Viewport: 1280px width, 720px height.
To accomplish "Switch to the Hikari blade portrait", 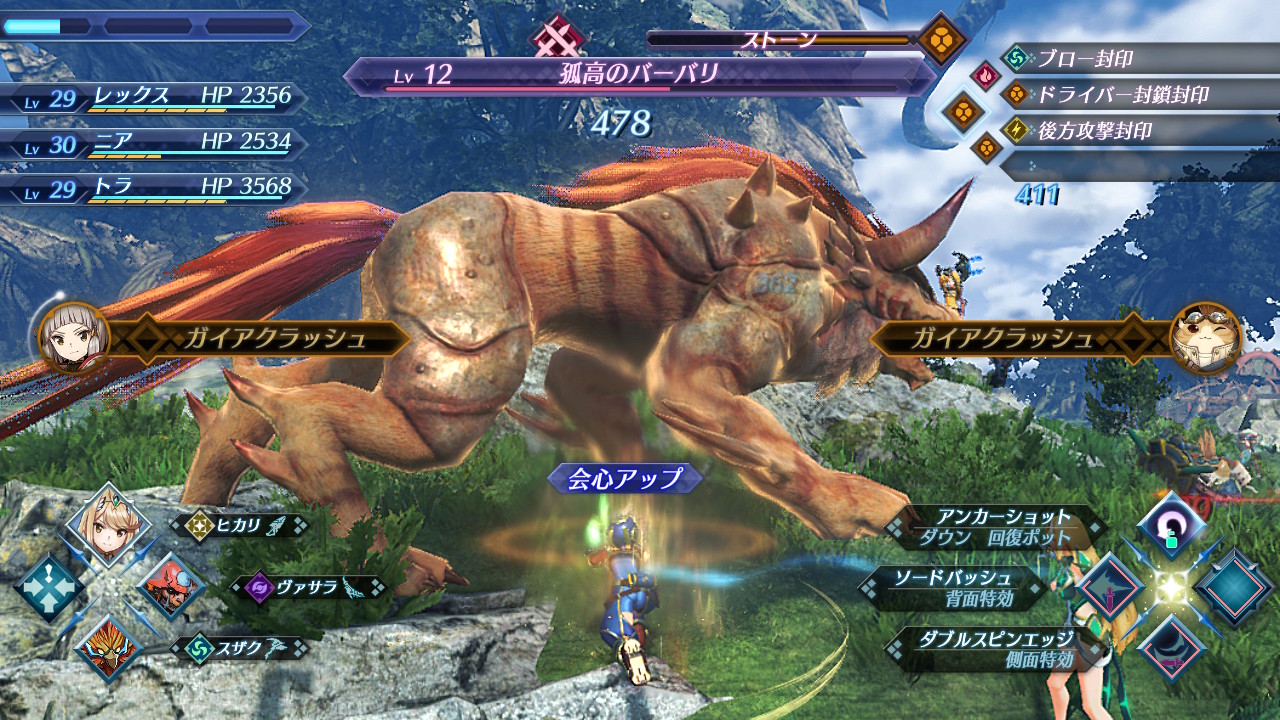I will tap(107, 525).
